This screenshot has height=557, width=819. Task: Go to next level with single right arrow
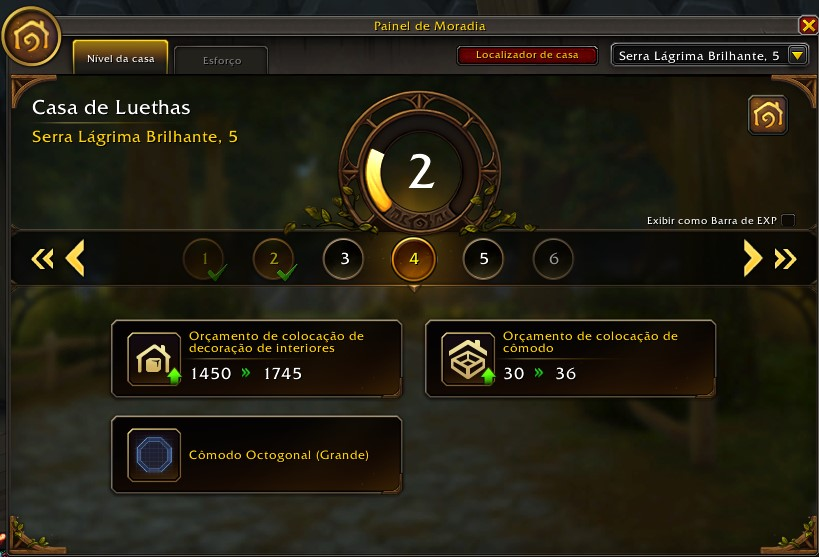point(752,259)
